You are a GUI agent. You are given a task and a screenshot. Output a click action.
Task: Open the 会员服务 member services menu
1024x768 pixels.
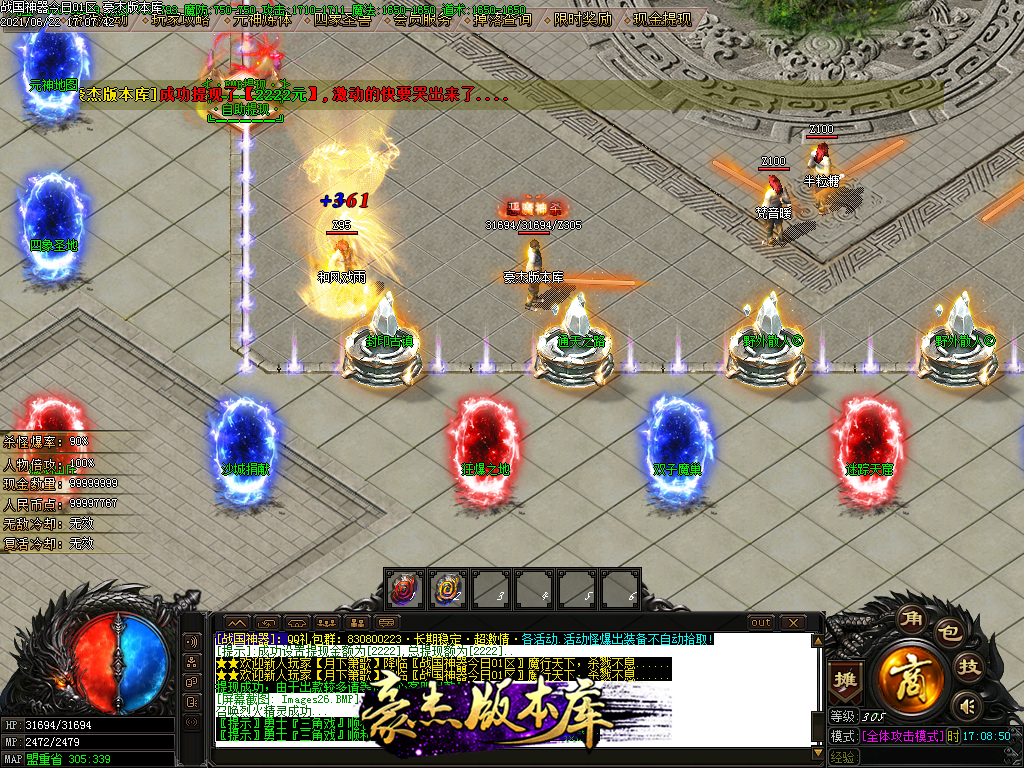(x=421, y=19)
